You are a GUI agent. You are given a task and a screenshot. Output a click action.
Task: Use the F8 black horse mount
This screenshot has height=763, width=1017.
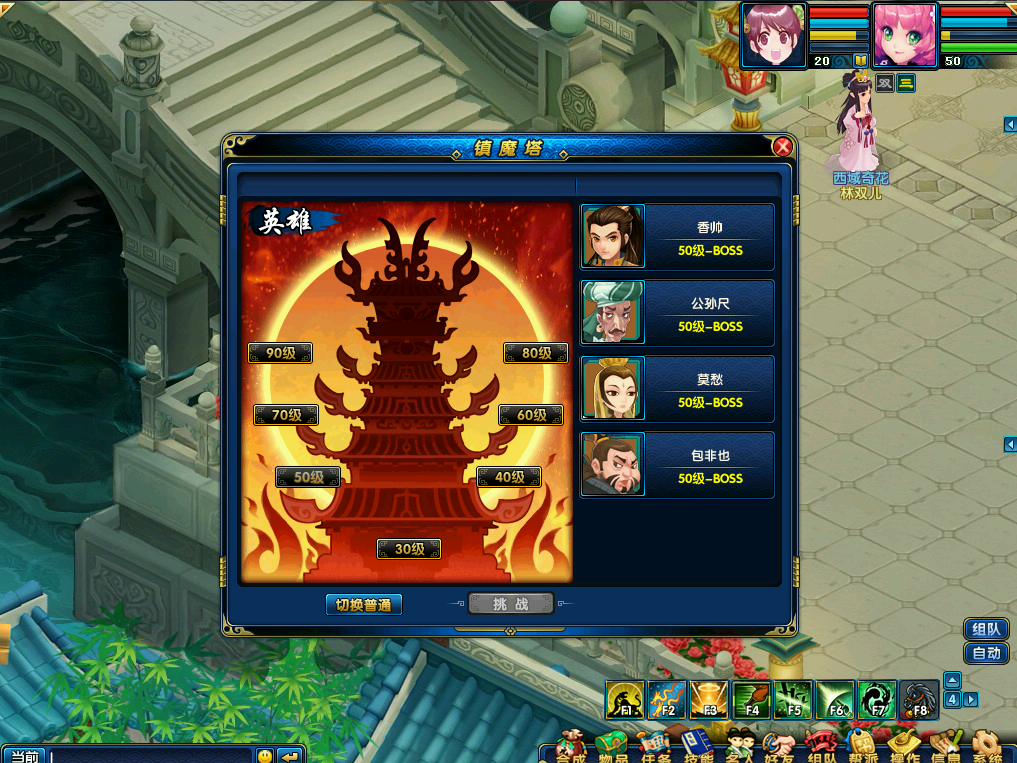tap(919, 699)
